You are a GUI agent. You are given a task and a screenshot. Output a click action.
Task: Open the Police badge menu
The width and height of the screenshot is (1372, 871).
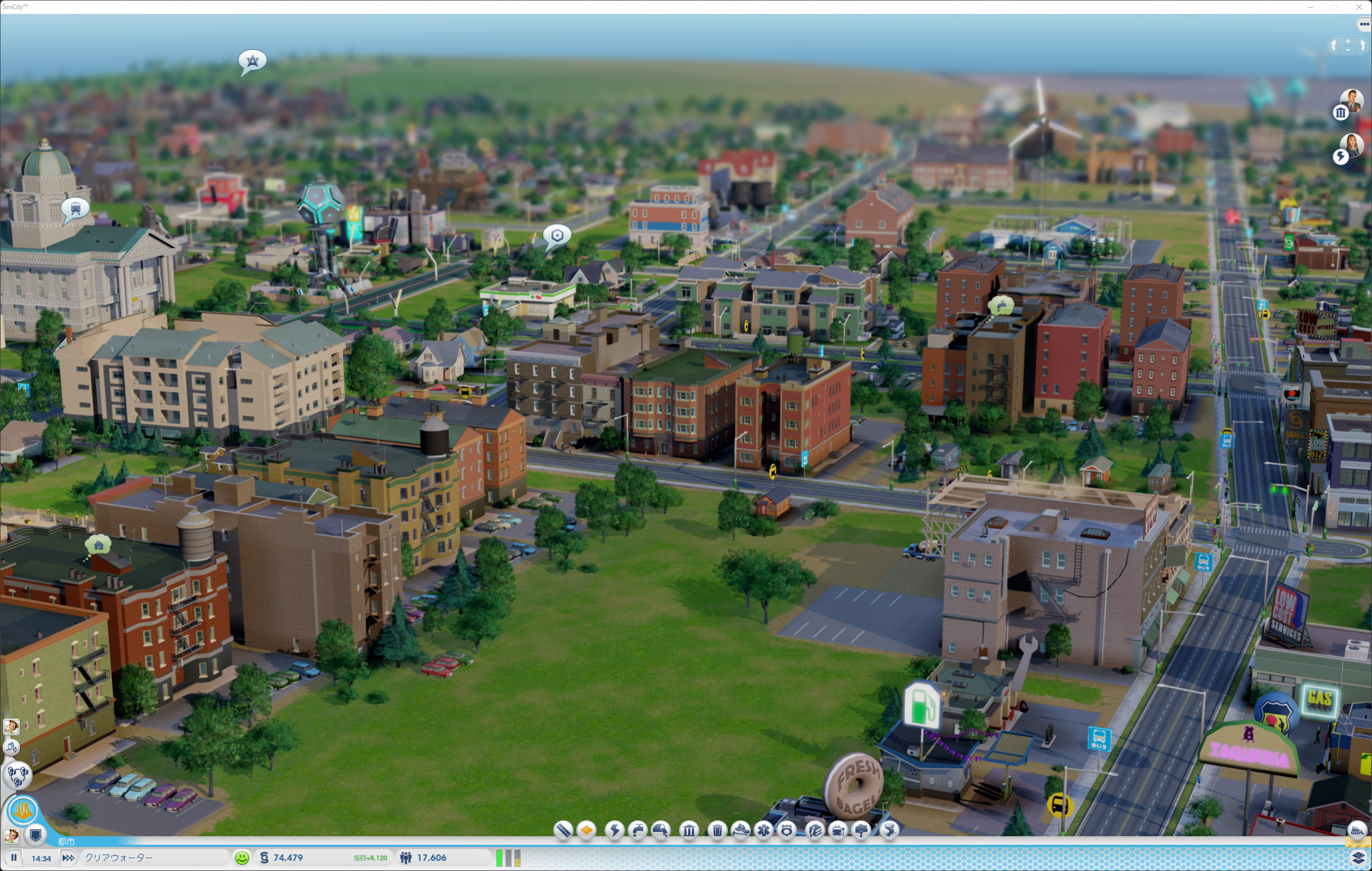[x=787, y=830]
